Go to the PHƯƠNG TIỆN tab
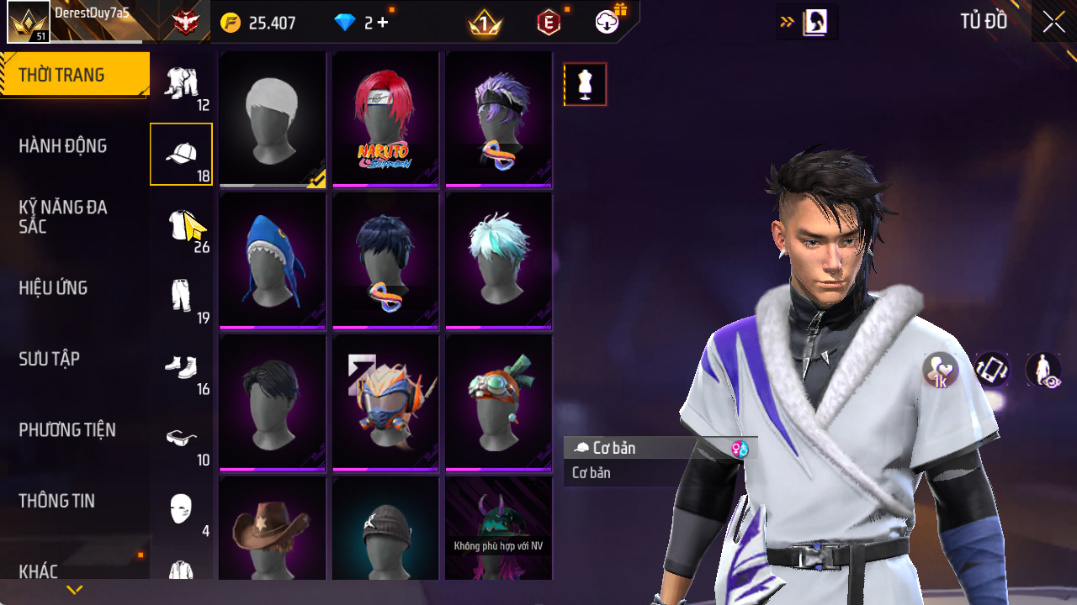The image size is (1077, 605). coord(67,430)
